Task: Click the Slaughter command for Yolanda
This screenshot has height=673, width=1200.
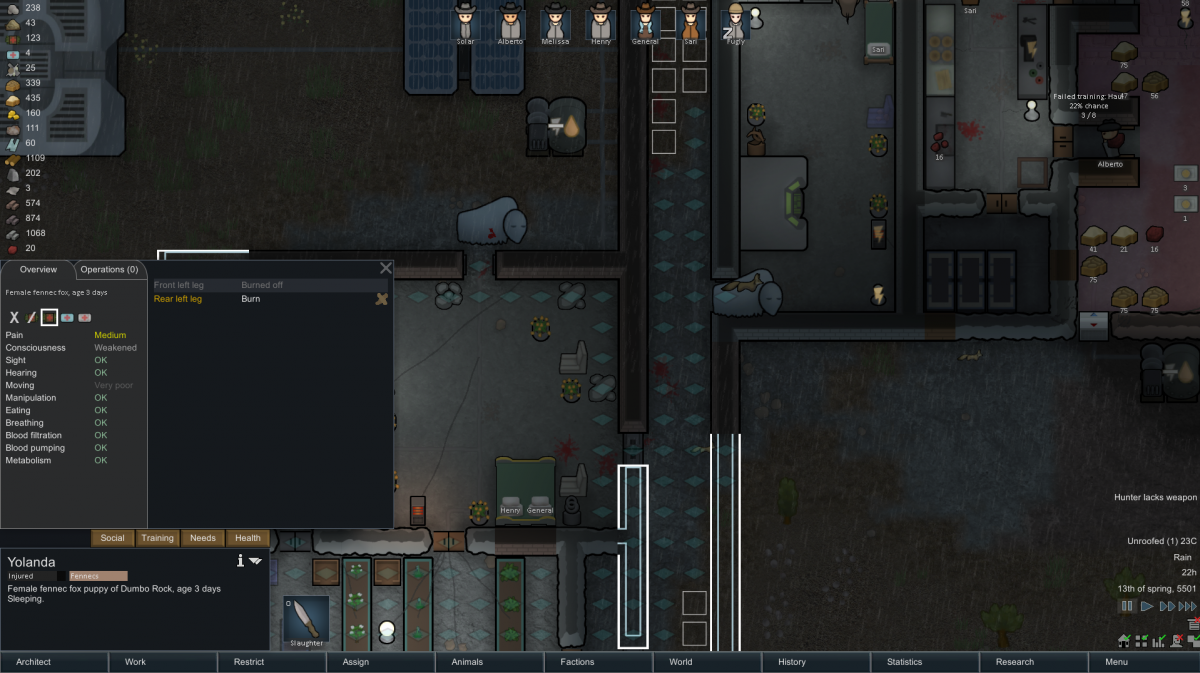Action: tap(306, 621)
